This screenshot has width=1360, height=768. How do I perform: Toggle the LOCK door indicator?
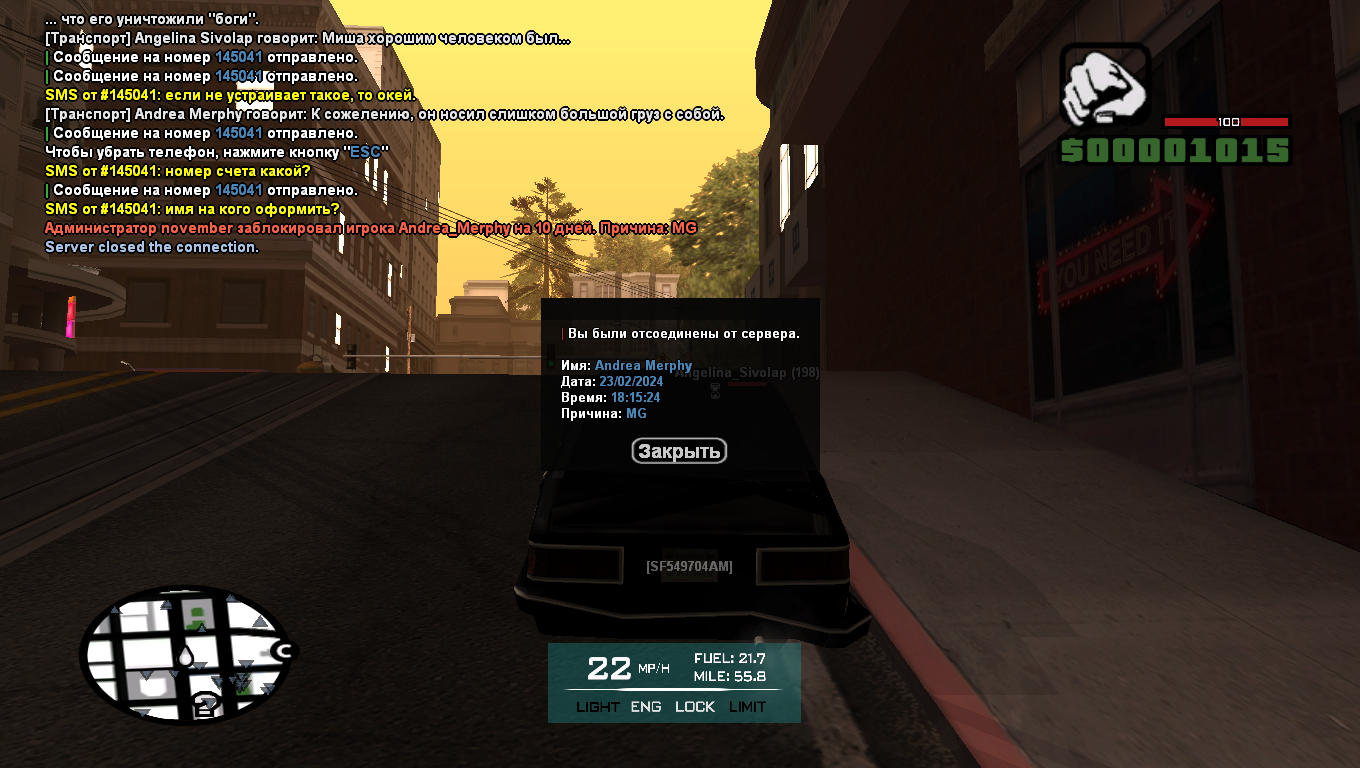[x=695, y=707]
